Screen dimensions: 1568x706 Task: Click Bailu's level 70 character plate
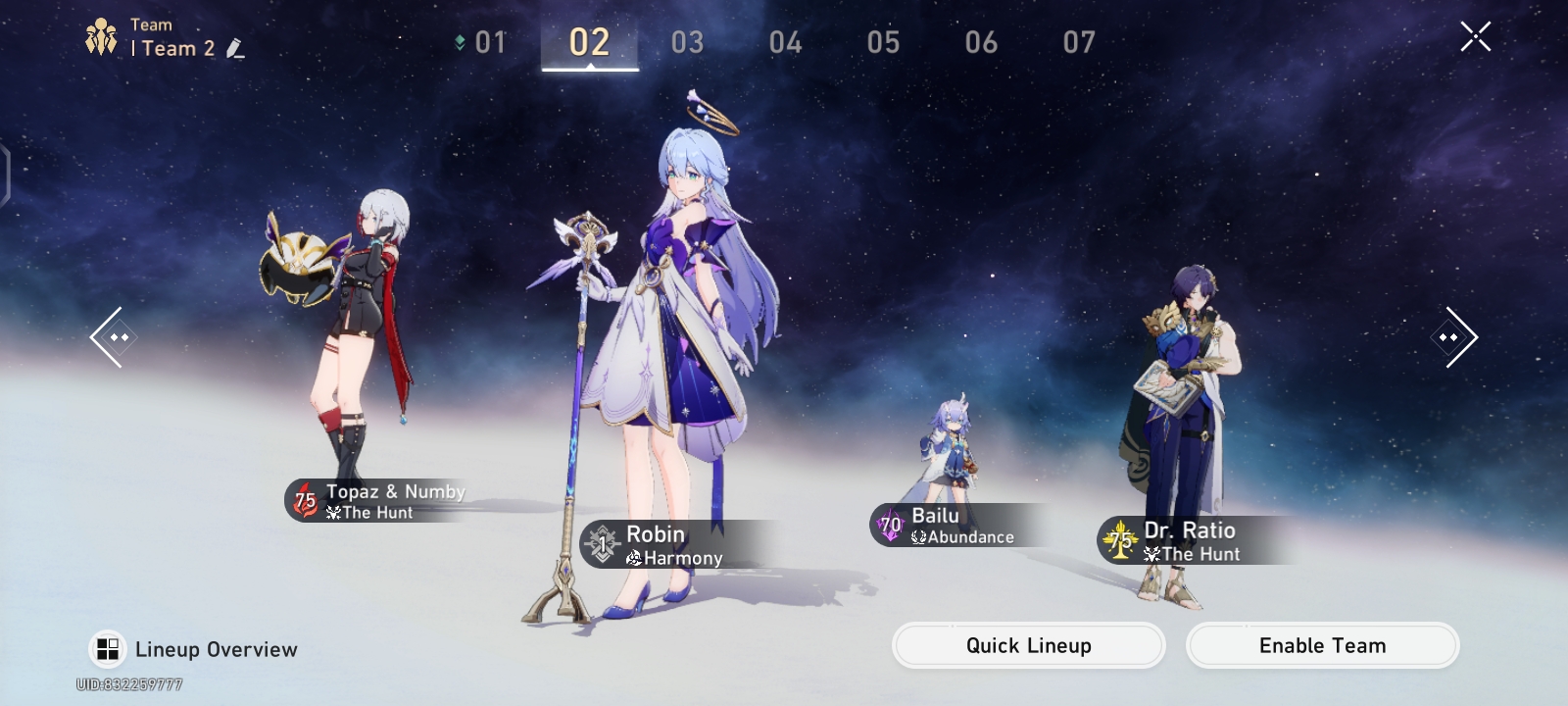click(946, 527)
